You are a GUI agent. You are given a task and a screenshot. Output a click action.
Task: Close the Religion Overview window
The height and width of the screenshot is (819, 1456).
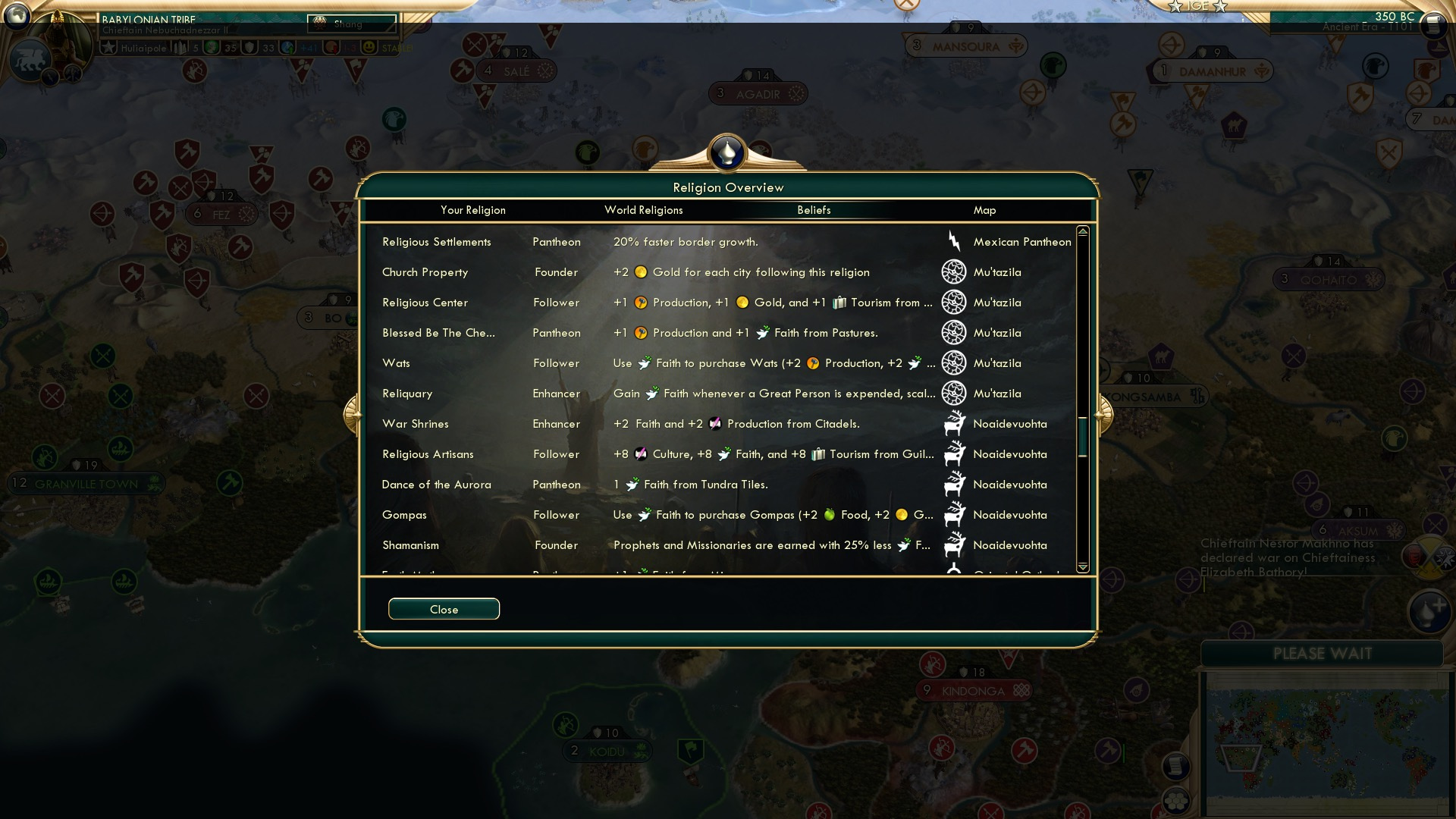click(444, 609)
